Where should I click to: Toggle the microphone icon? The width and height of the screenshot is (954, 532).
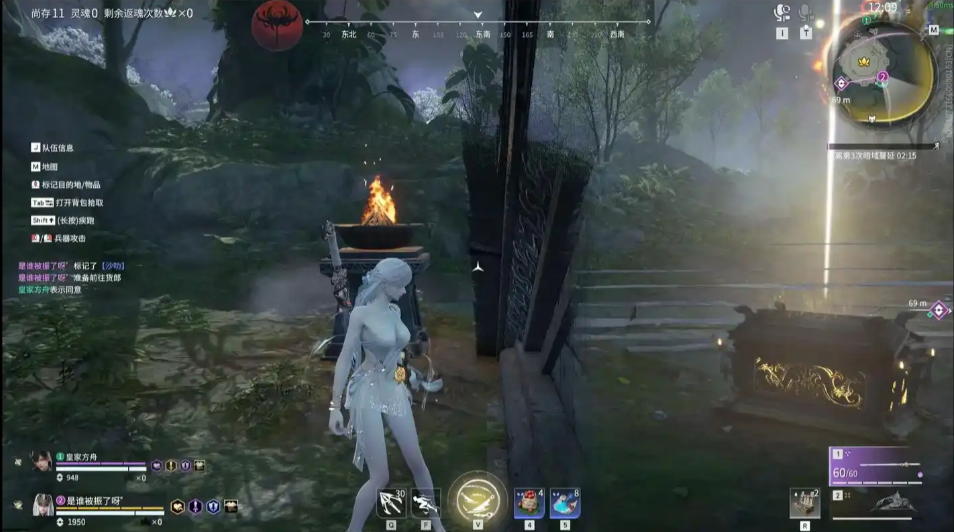pyautogui.click(x=805, y=13)
